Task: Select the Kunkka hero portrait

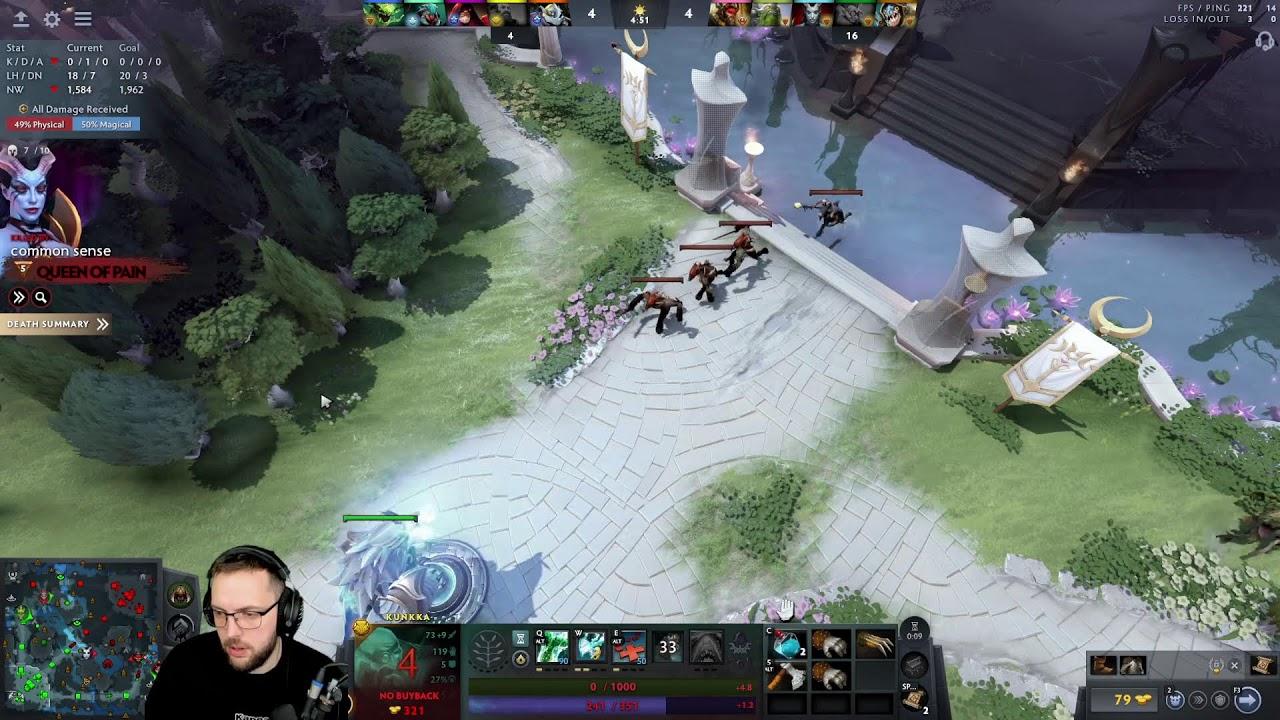Action: 408,665
